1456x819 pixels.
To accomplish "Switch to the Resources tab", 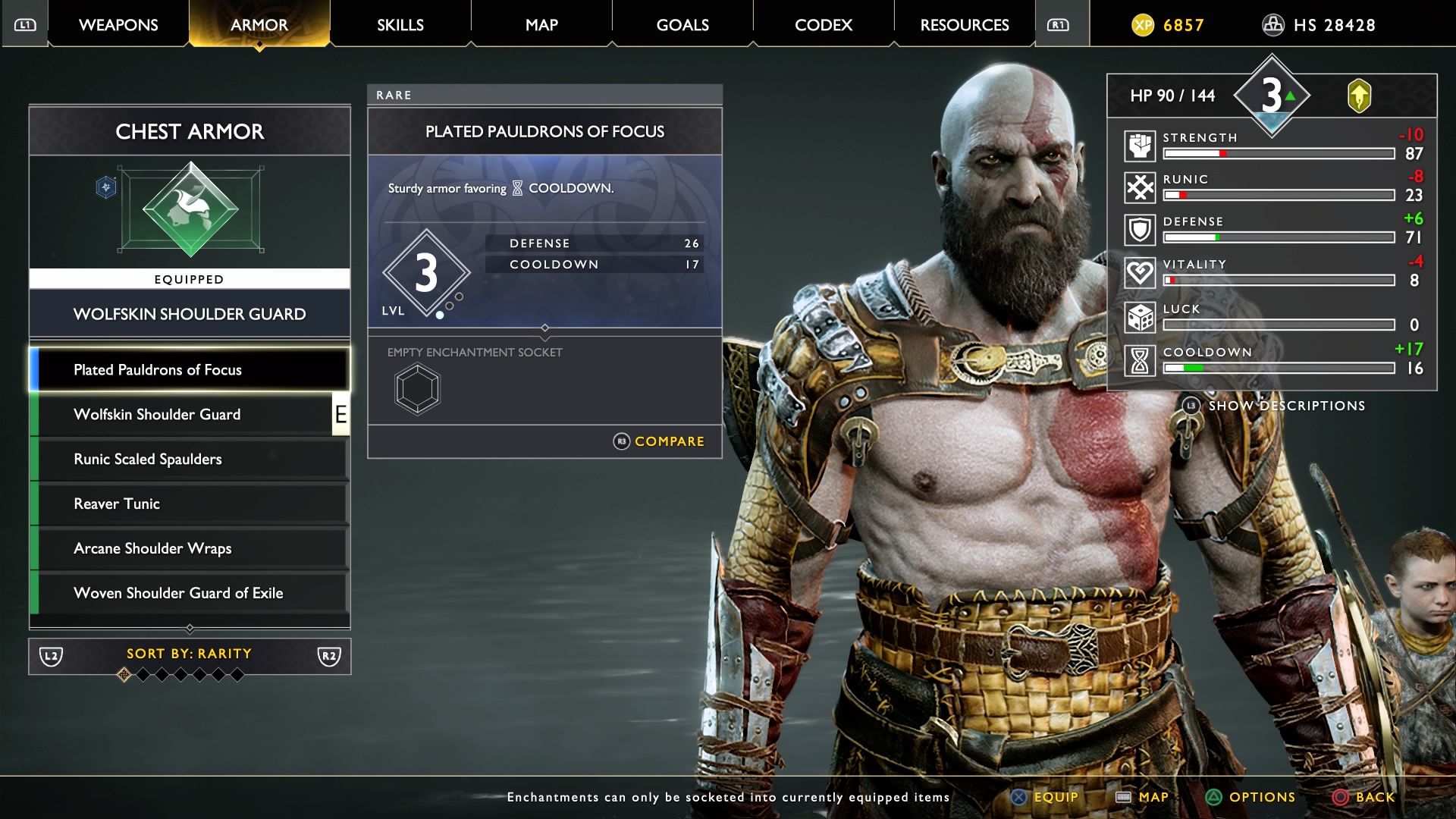I will pyautogui.click(x=965, y=25).
